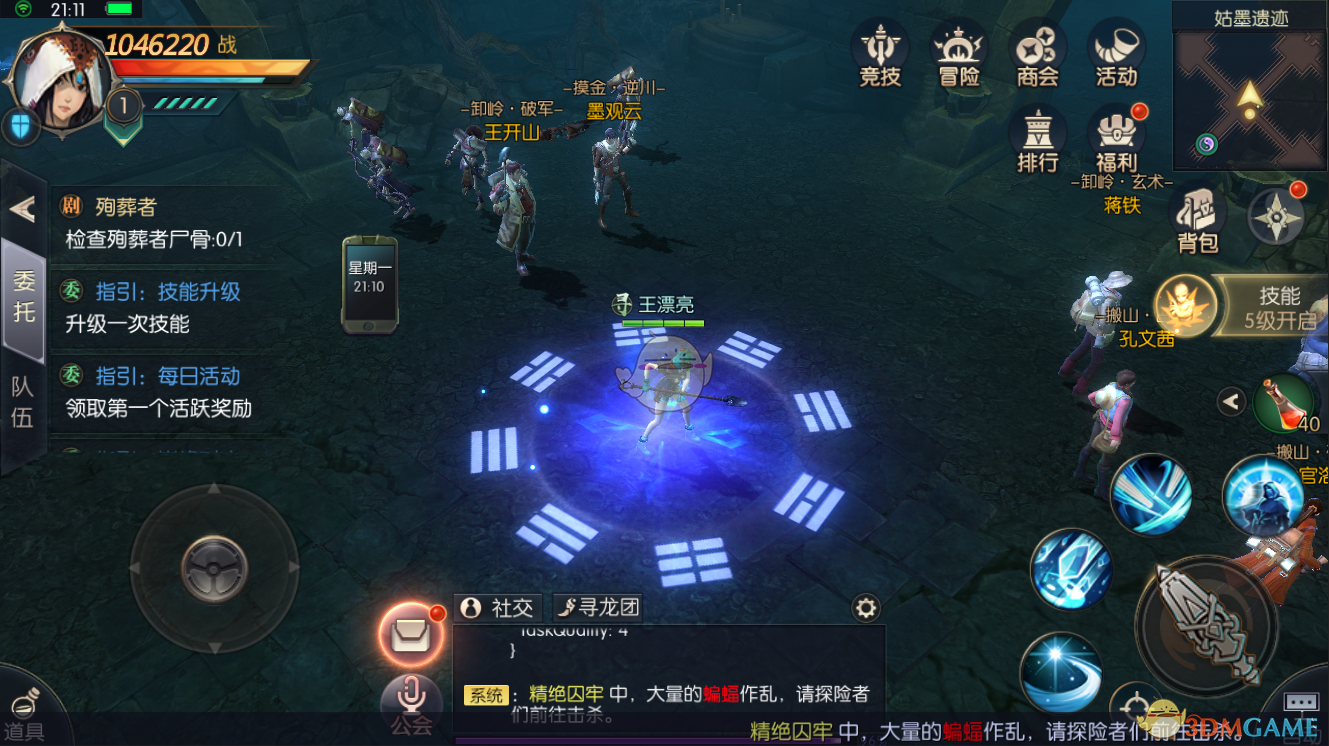Viewport: 1329px width, 746px height.
Task: Open the 商会 trade guild menu
Action: point(1037,55)
